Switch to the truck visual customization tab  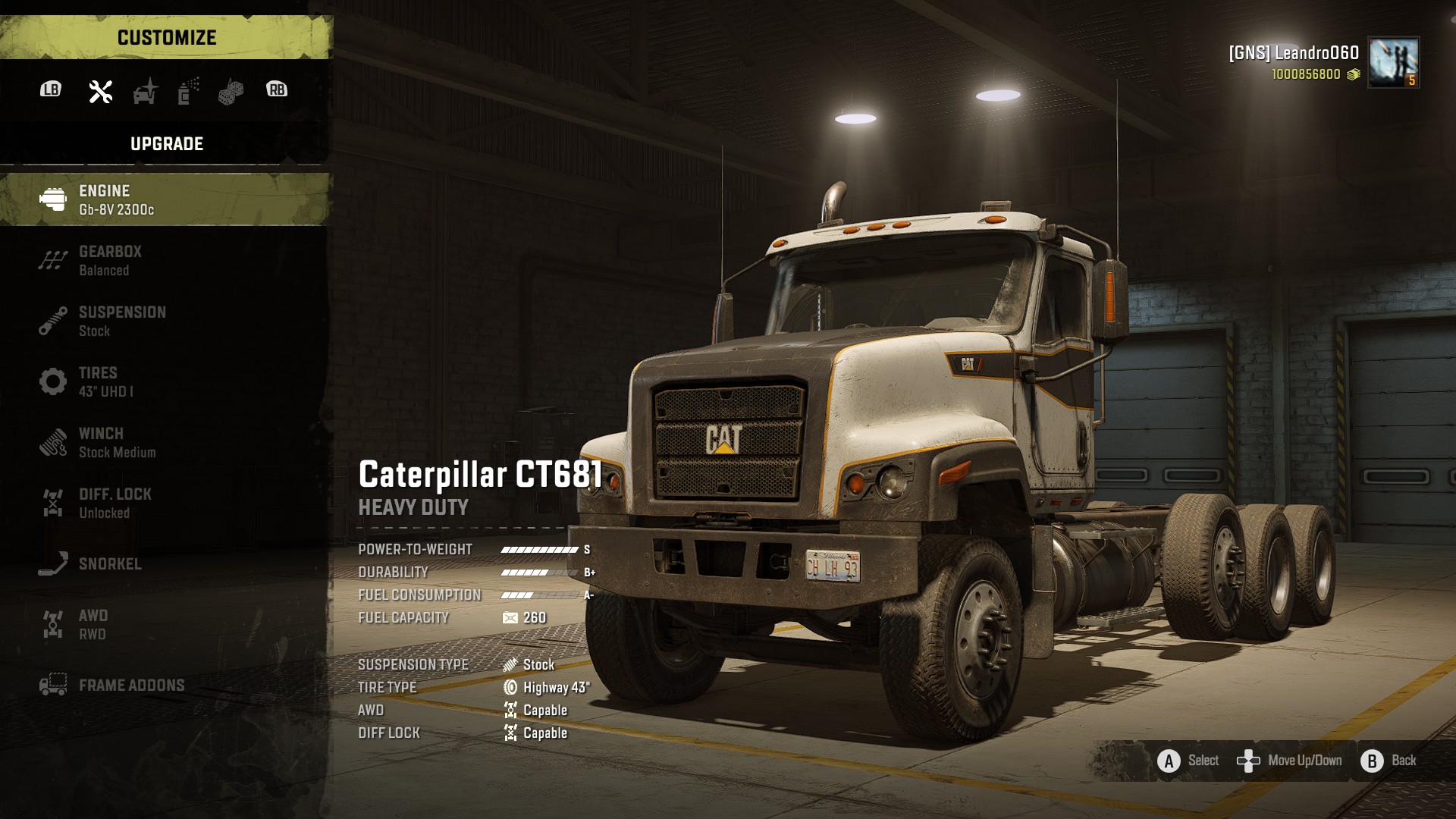(x=145, y=91)
